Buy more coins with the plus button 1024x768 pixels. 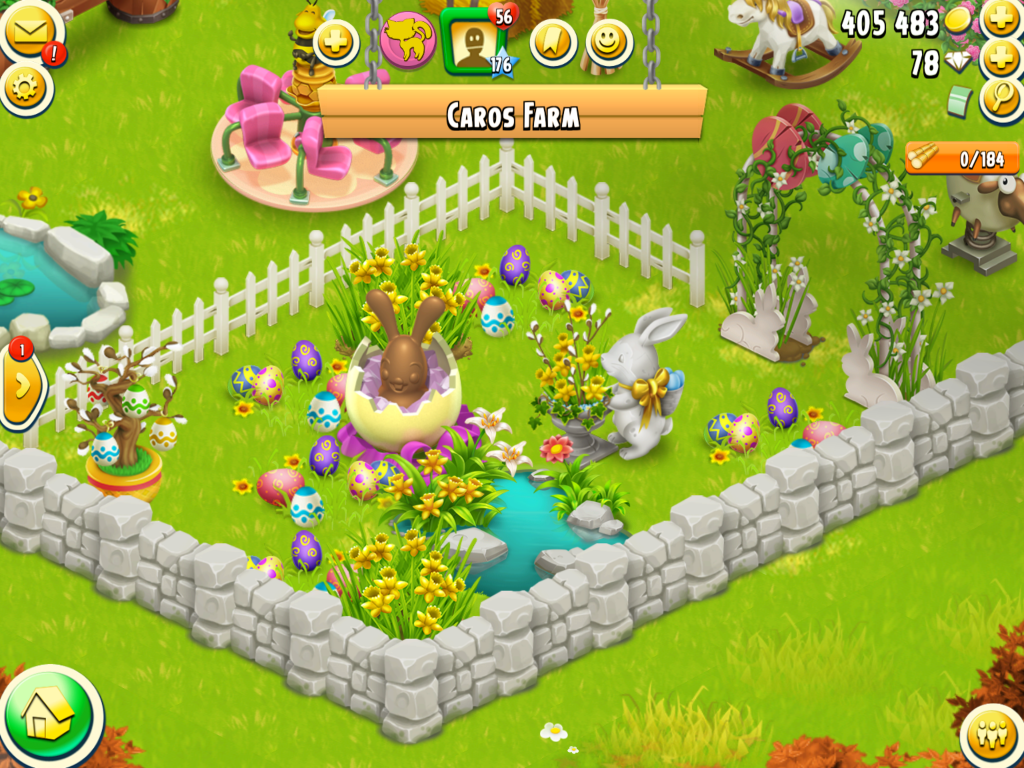click(1001, 19)
